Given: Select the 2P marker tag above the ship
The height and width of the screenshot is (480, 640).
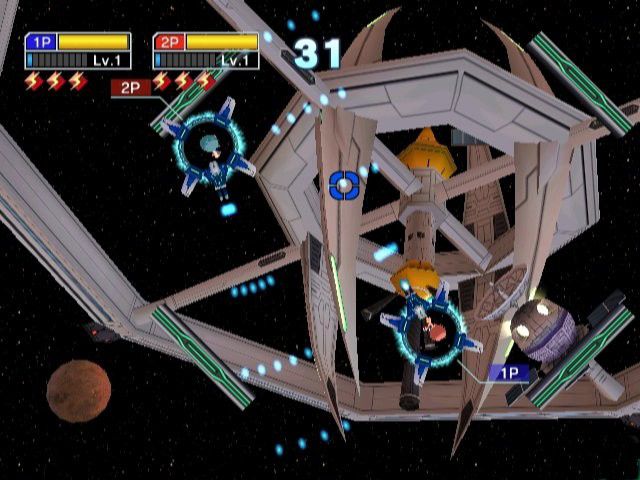Looking at the screenshot, I should (130, 88).
